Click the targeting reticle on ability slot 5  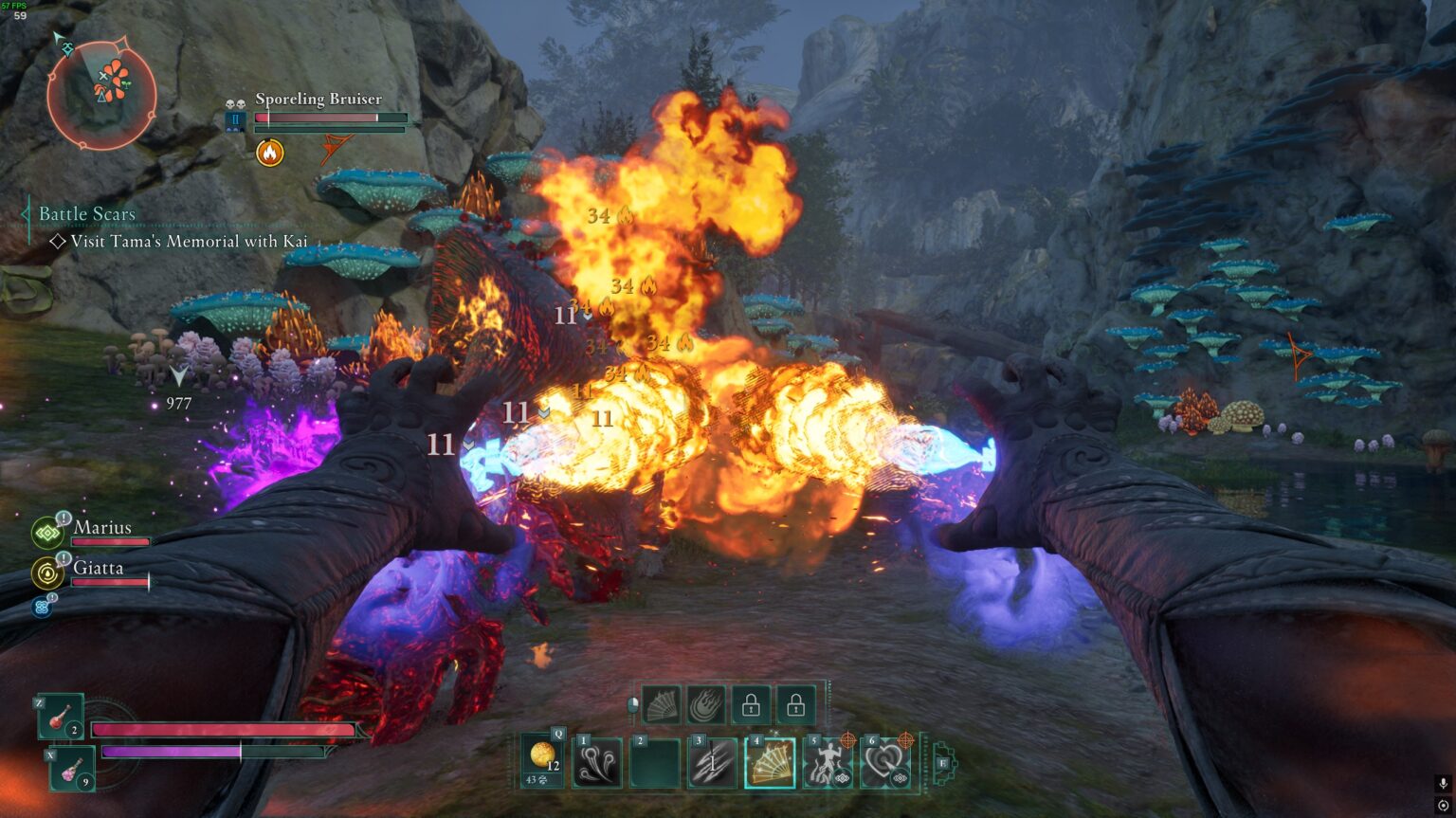(x=846, y=740)
